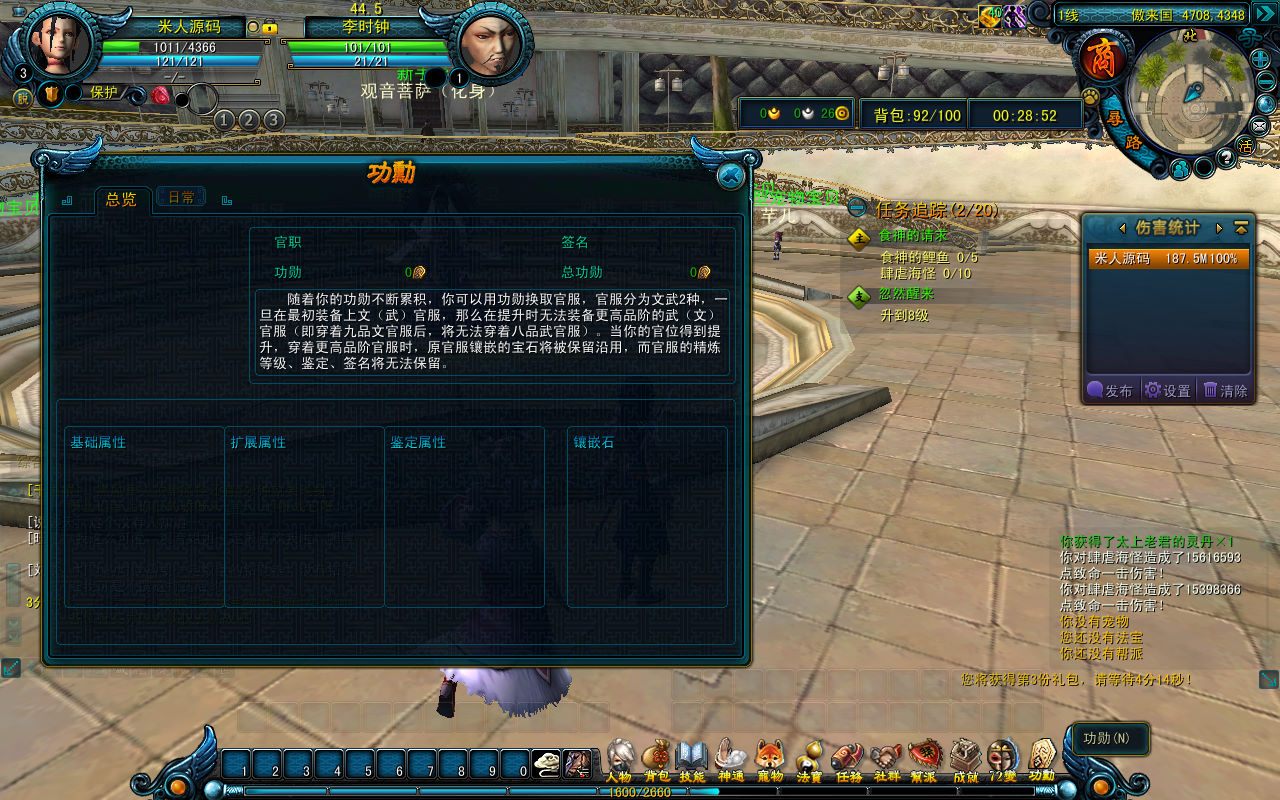Open the 宠物 pet menu
Image resolution: width=1280 pixels, height=800 pixels.
(769, 760)
